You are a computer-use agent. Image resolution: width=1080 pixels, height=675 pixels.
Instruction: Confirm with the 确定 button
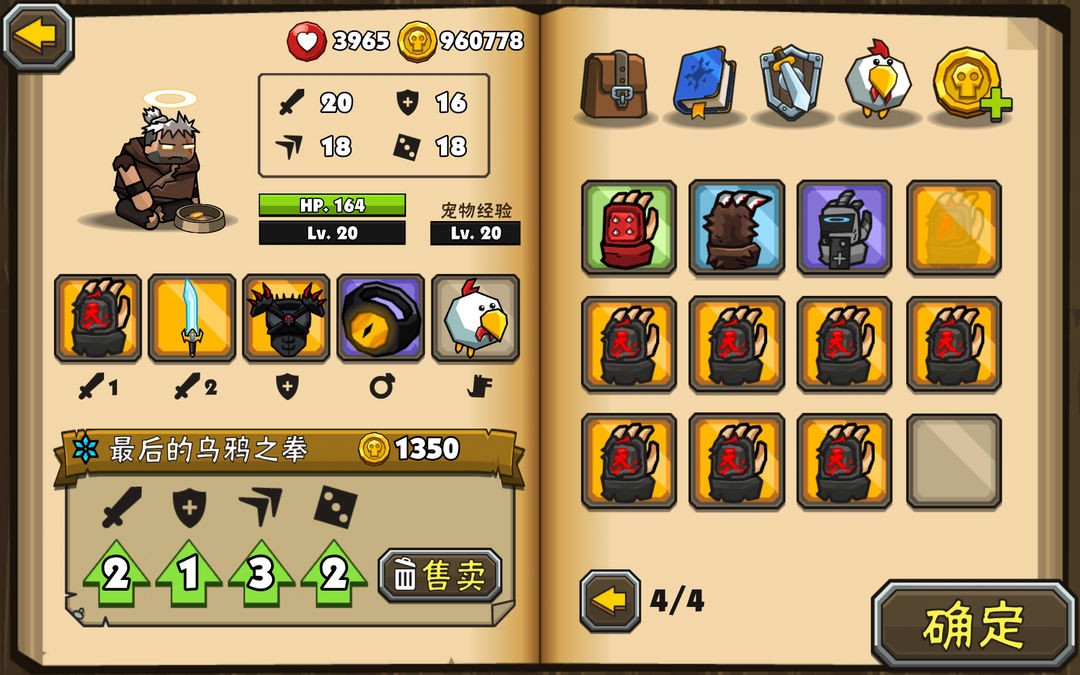click(972, 624)
